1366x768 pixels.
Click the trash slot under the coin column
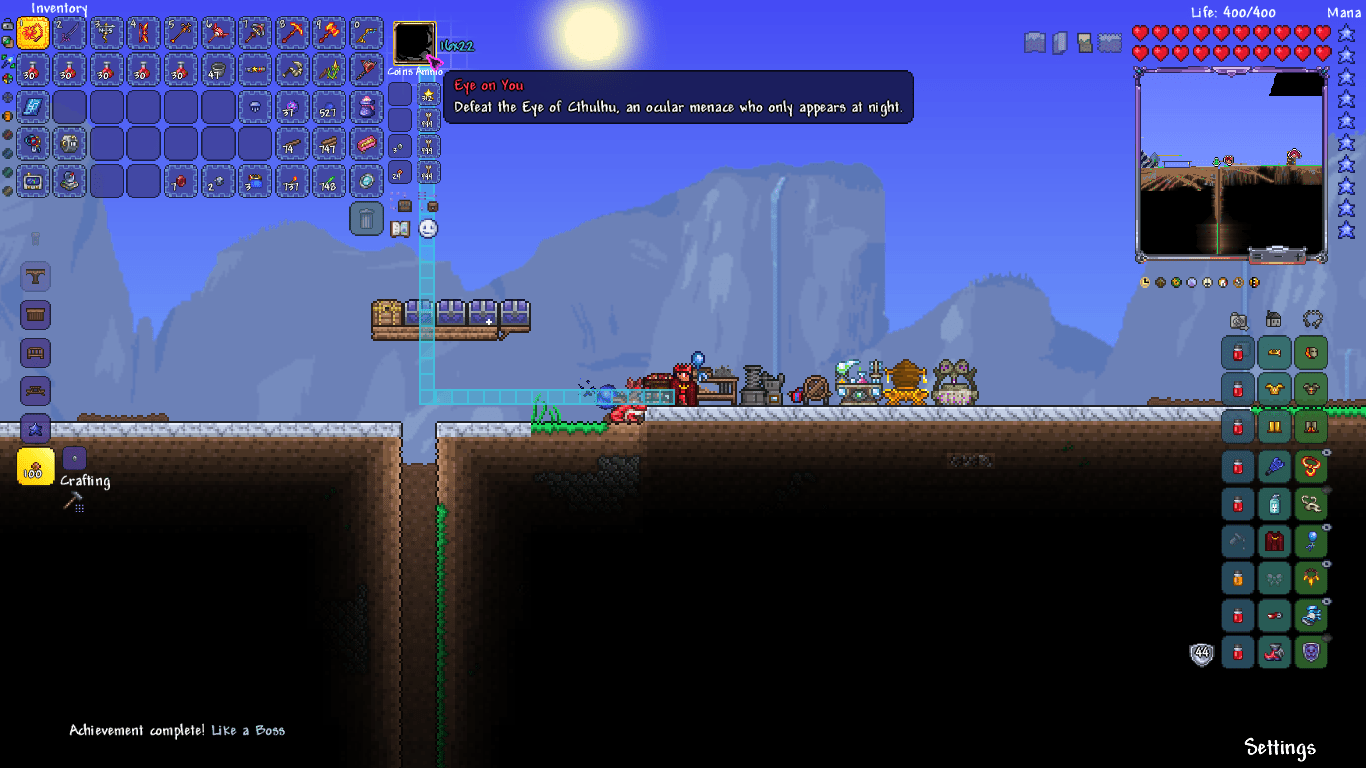pyautogui.click(x=366, y=218)
